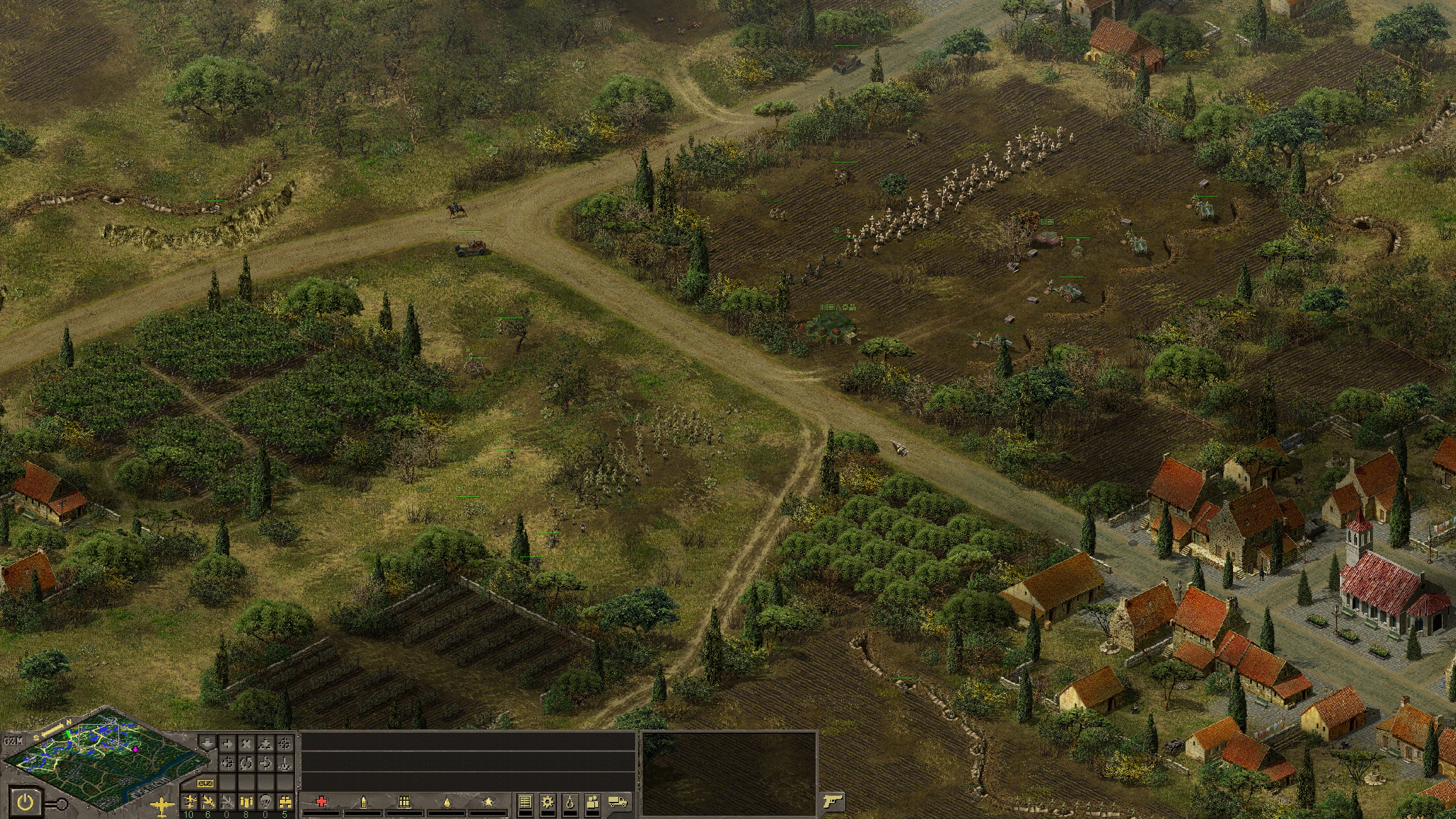Toggle the down-arrow command panel button

click(x=208, y=744)
